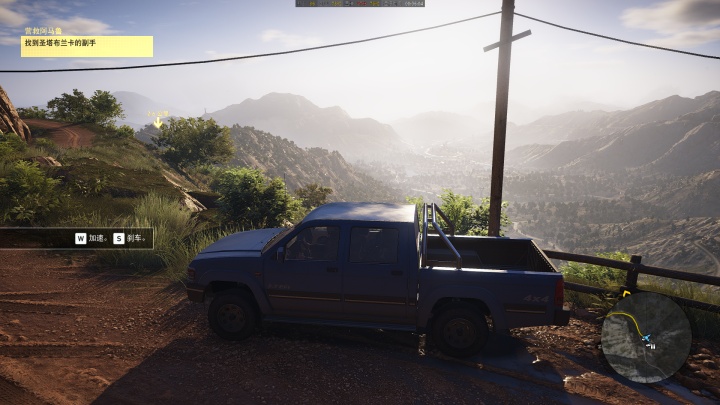Click the yellow mission objective tracker box
The width and height of the screenshot is (720, 405).
point(87,46)
